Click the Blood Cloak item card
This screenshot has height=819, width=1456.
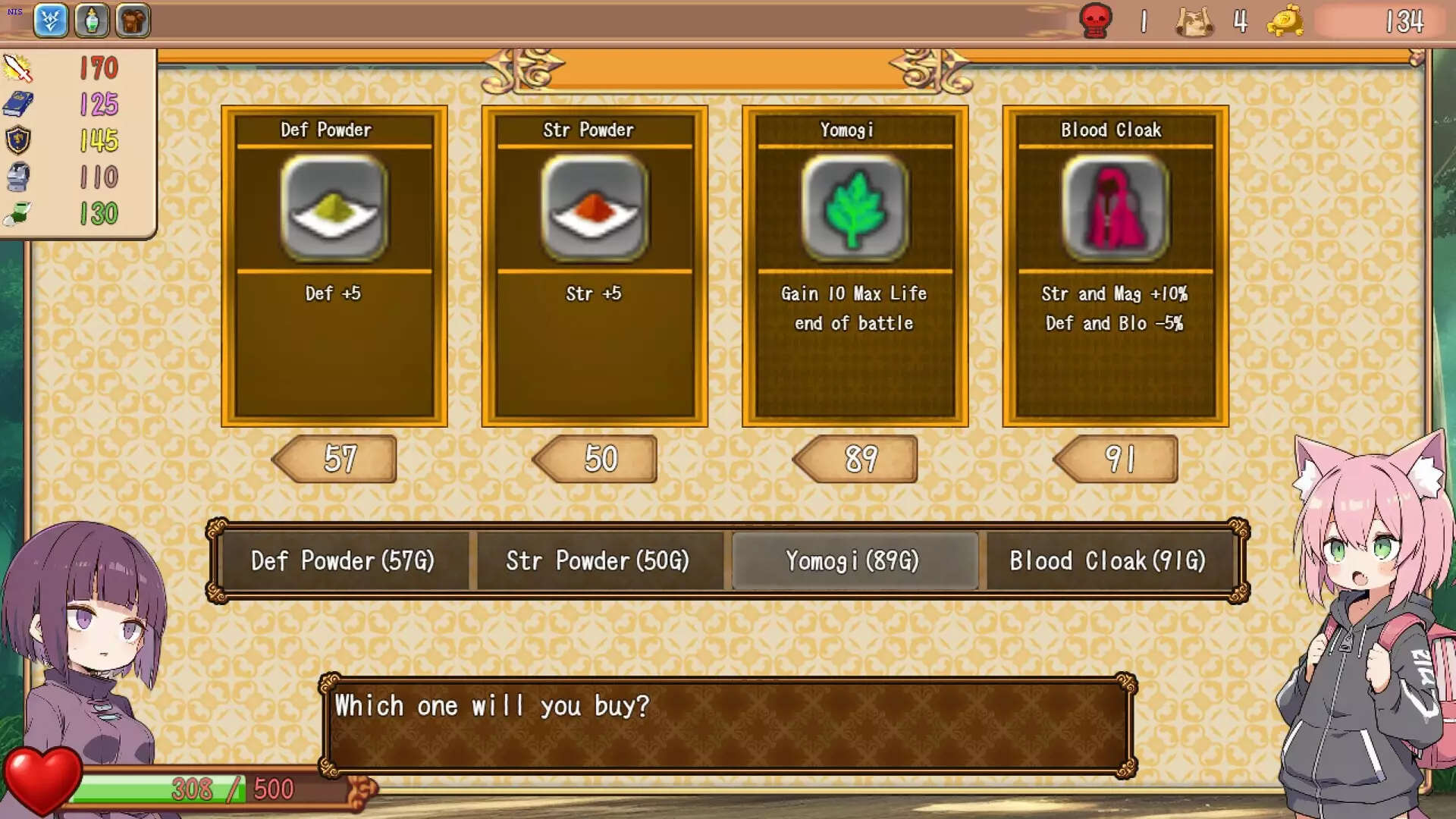click(x=1116, y=265)
